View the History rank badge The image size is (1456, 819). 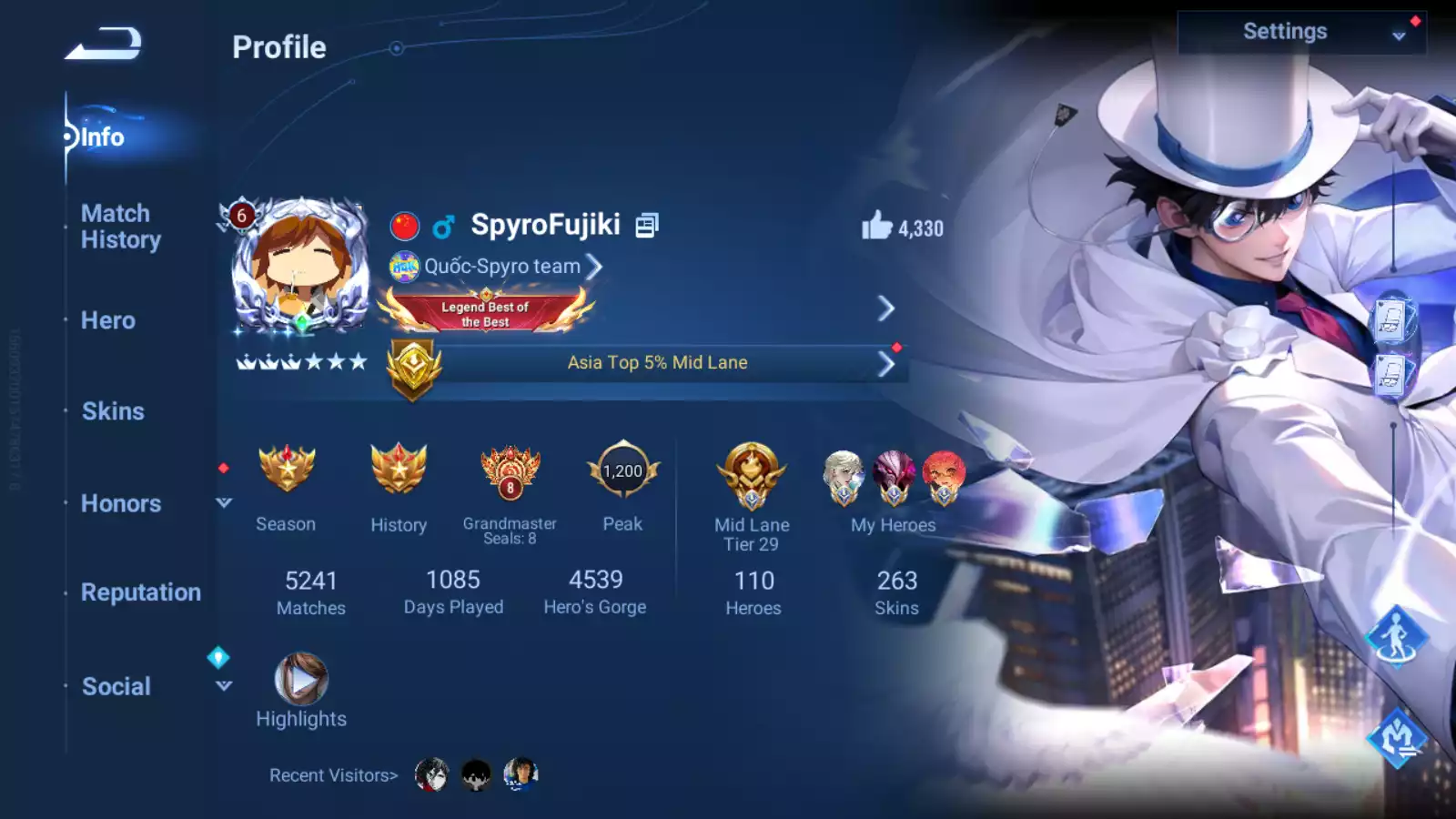[x=399, y=470]
